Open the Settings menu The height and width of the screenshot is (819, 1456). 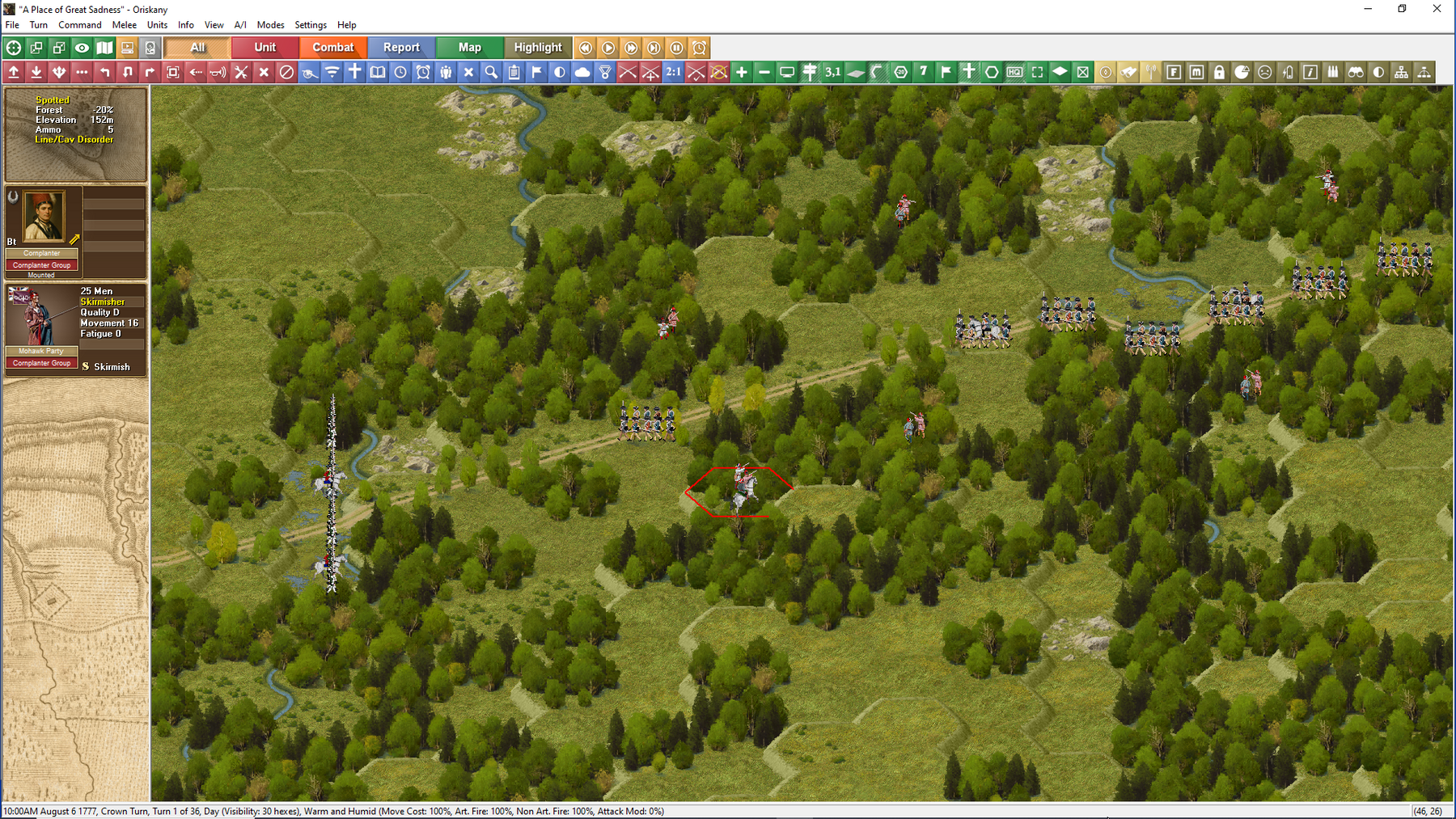pyautogui.click(x=310, y=25)
